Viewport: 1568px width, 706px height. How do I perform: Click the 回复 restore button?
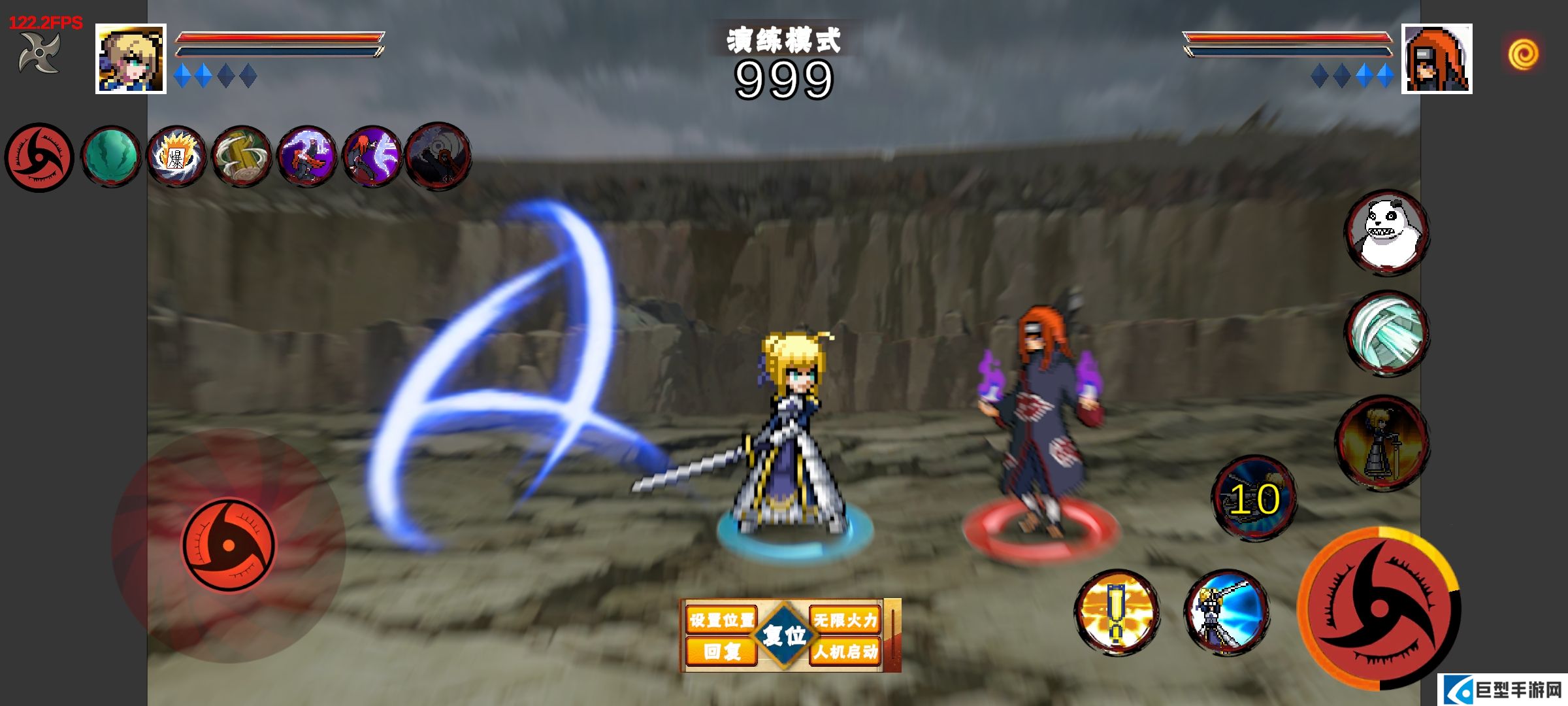coord(721,651)
